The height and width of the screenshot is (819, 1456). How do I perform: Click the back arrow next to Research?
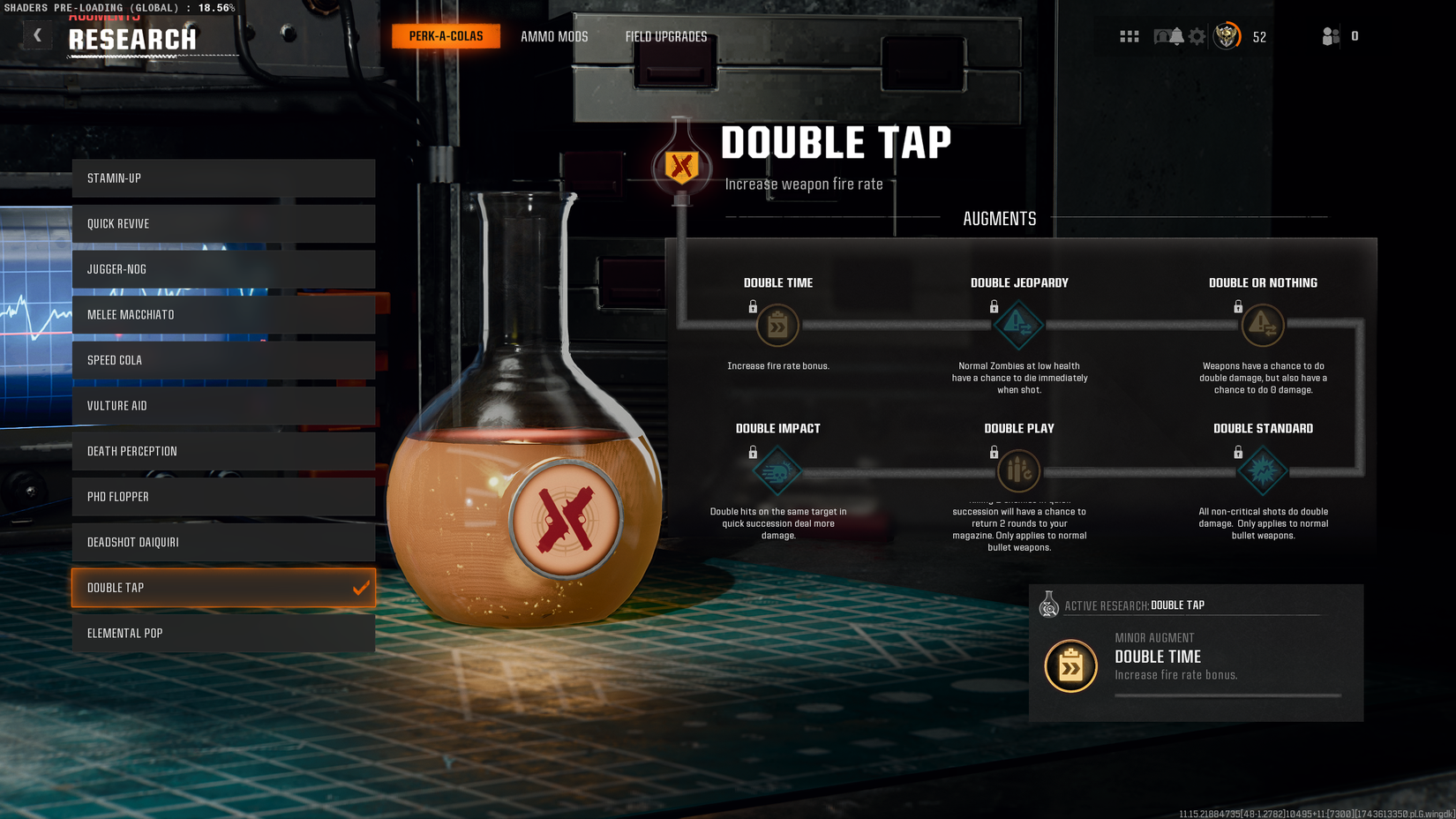pyautogui.click(x=37, y=34)
